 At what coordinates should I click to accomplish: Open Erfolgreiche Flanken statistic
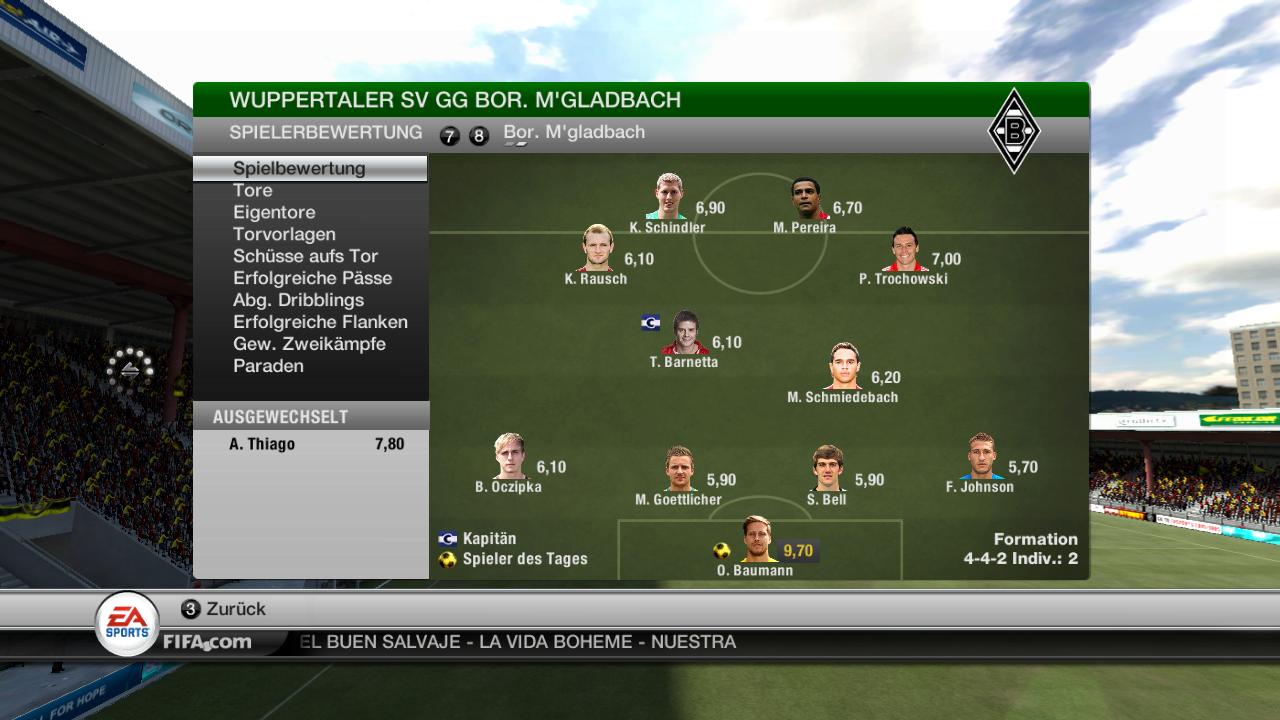pos(320,322)
